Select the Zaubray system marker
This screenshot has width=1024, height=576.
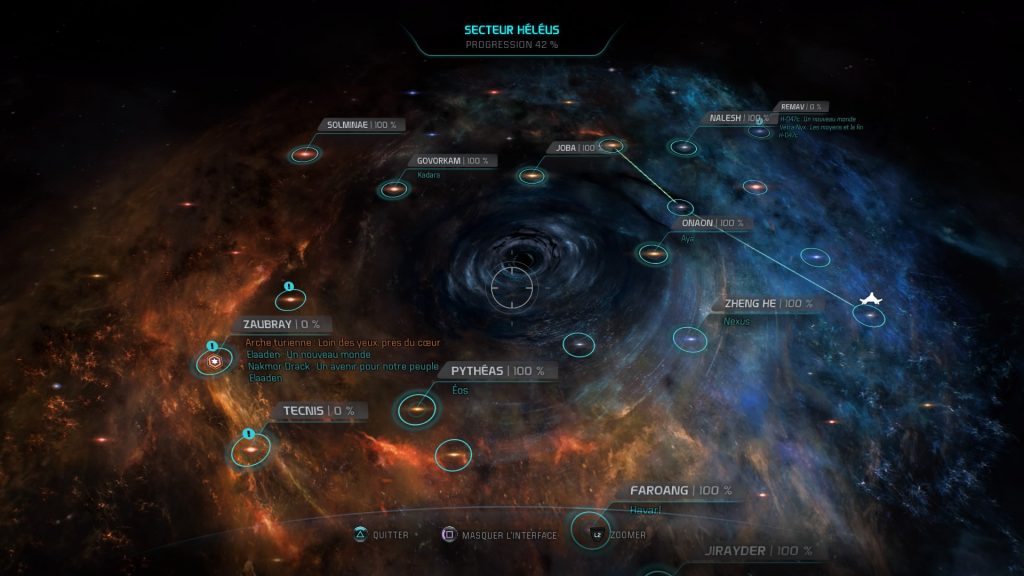click(213, 362)
